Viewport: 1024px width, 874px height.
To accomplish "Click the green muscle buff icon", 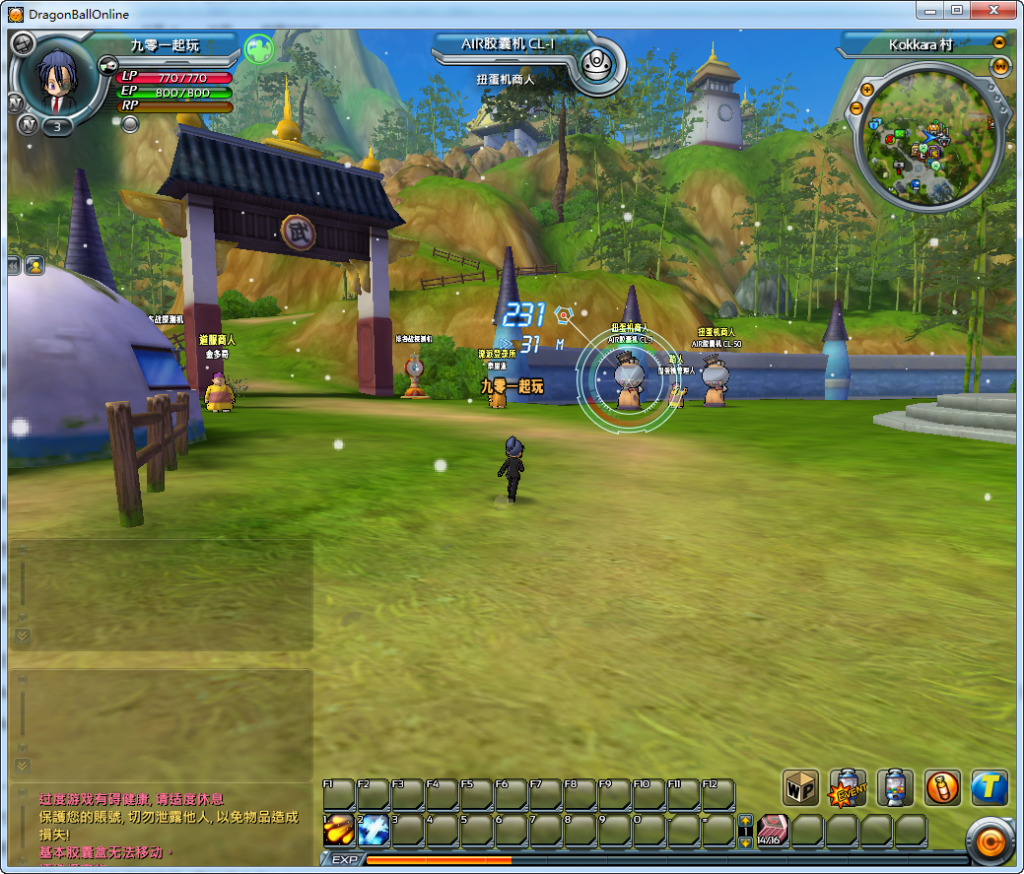I will (x=259, y=48).
